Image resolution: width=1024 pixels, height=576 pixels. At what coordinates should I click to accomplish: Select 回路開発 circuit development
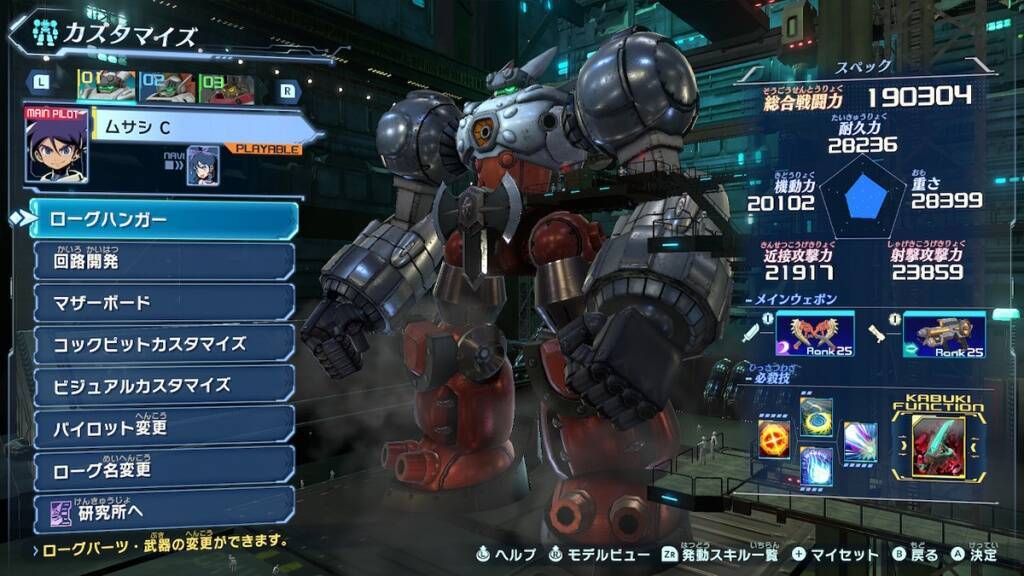(x=165, y=262)
